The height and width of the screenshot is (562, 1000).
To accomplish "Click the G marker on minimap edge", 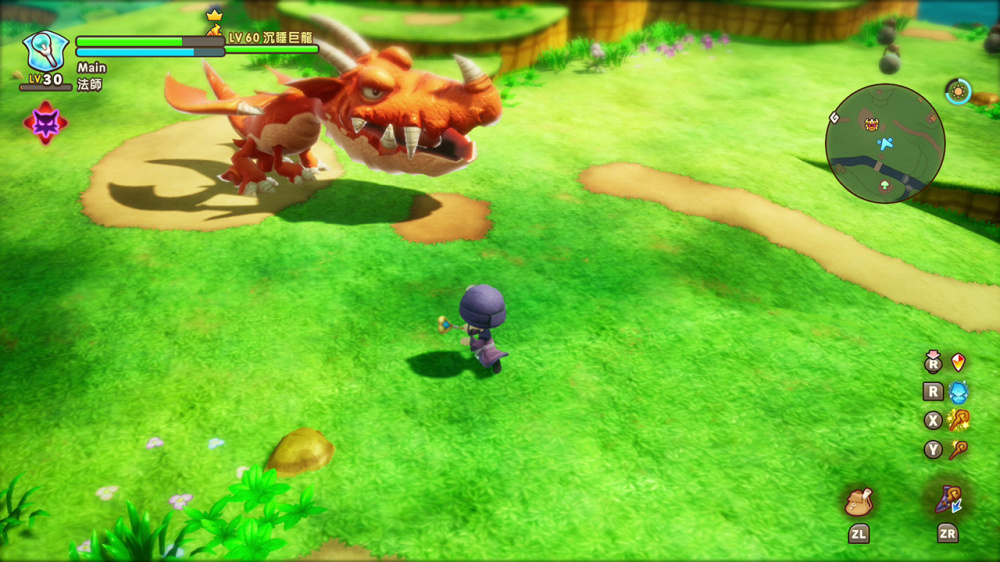I will click(x=833, y=118).
